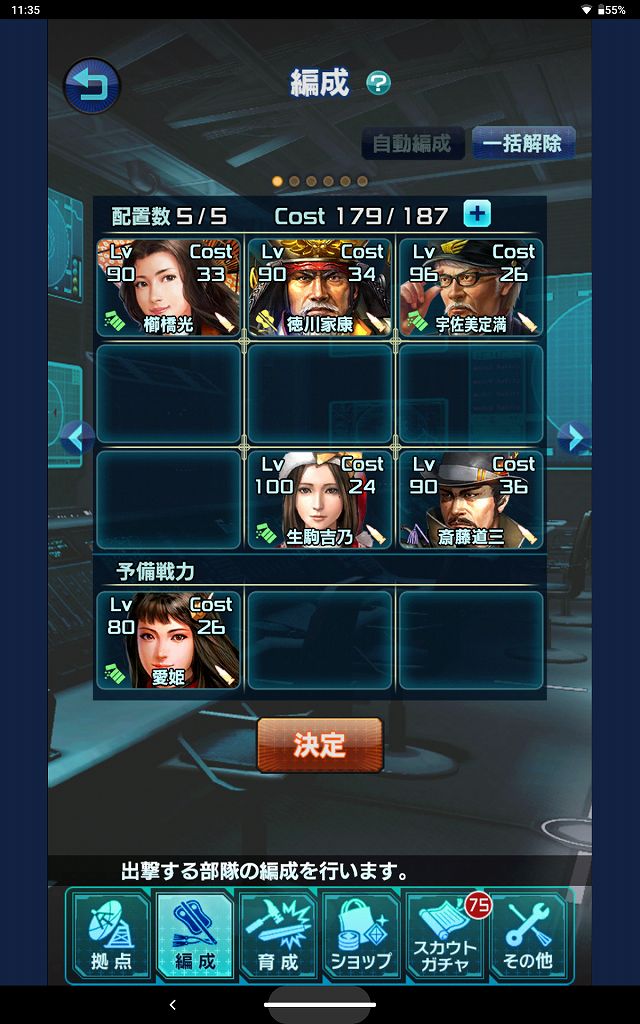
Task: Open the ショップ shop menu
Action: pos(361,935)
